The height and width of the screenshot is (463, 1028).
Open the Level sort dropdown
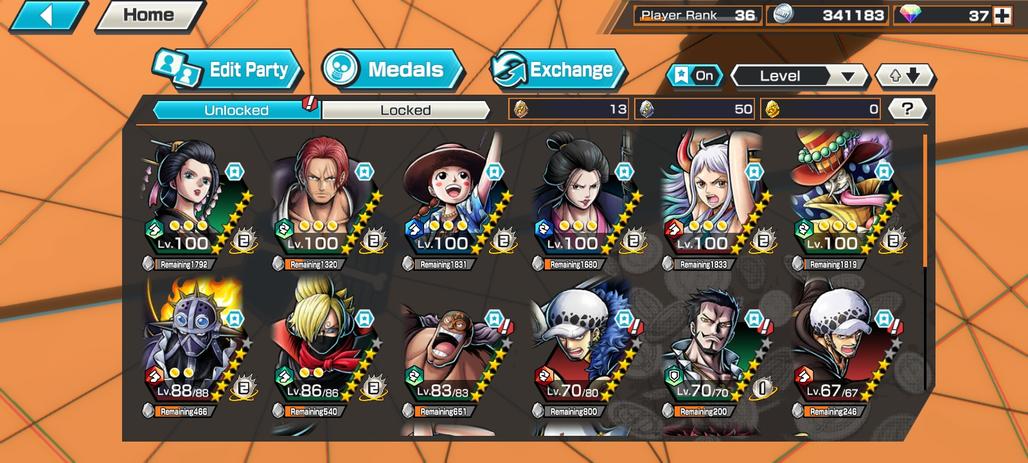[798, 76]
